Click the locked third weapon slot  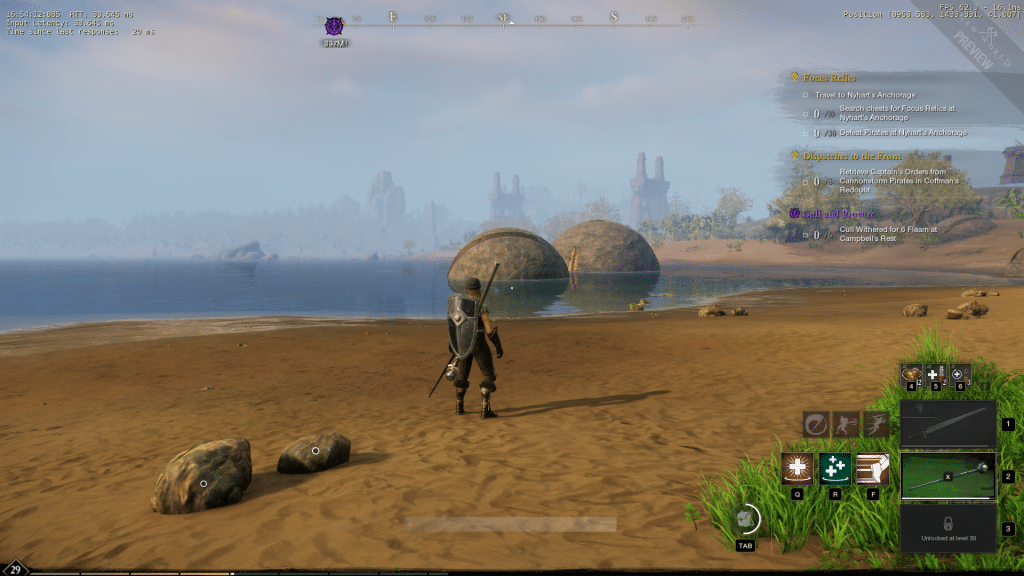(x=947, y=528)
